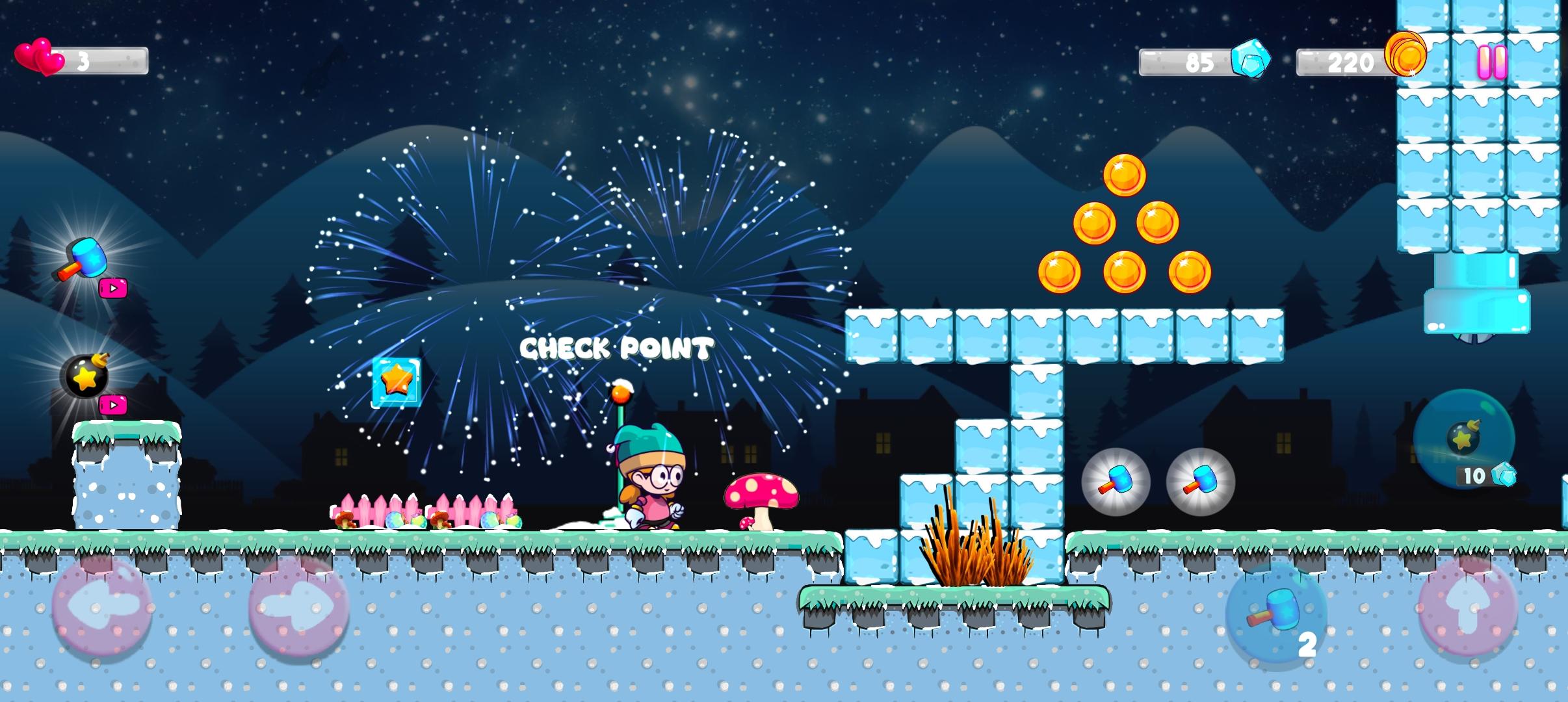
Task: Watch ad to claim the hammer power-up
Action: pos(114,289)
